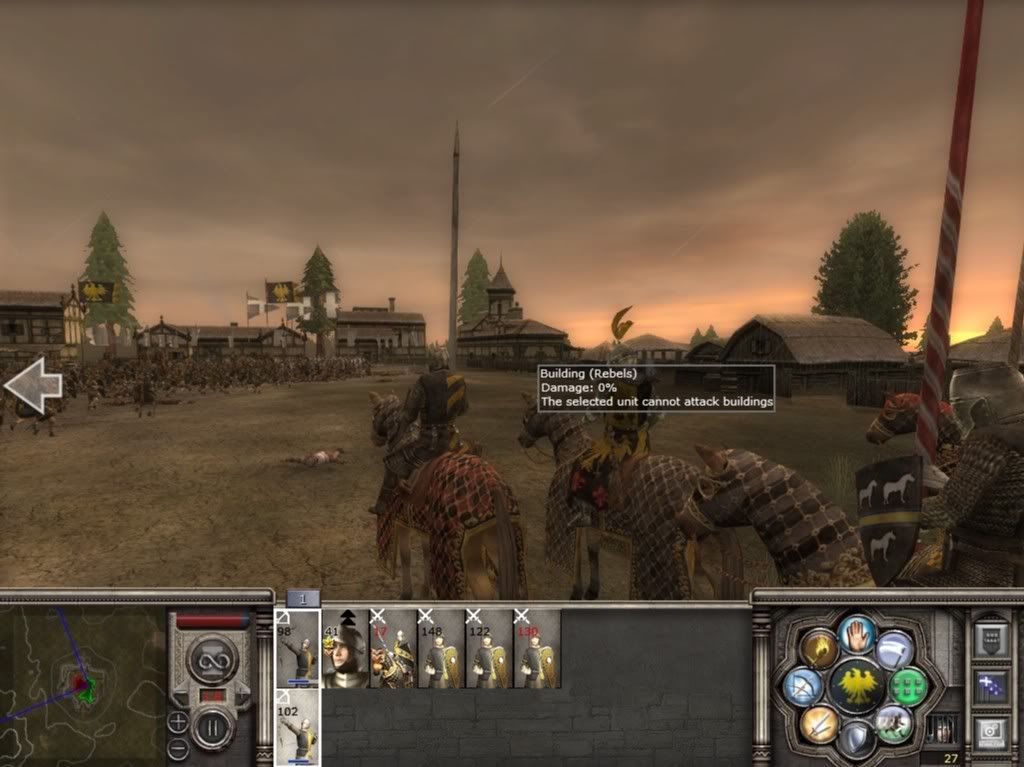Image resolution: width=1024 pixels, height=767 pixels.
Task: Click the galloping horse run button
Action: [894, 723]
